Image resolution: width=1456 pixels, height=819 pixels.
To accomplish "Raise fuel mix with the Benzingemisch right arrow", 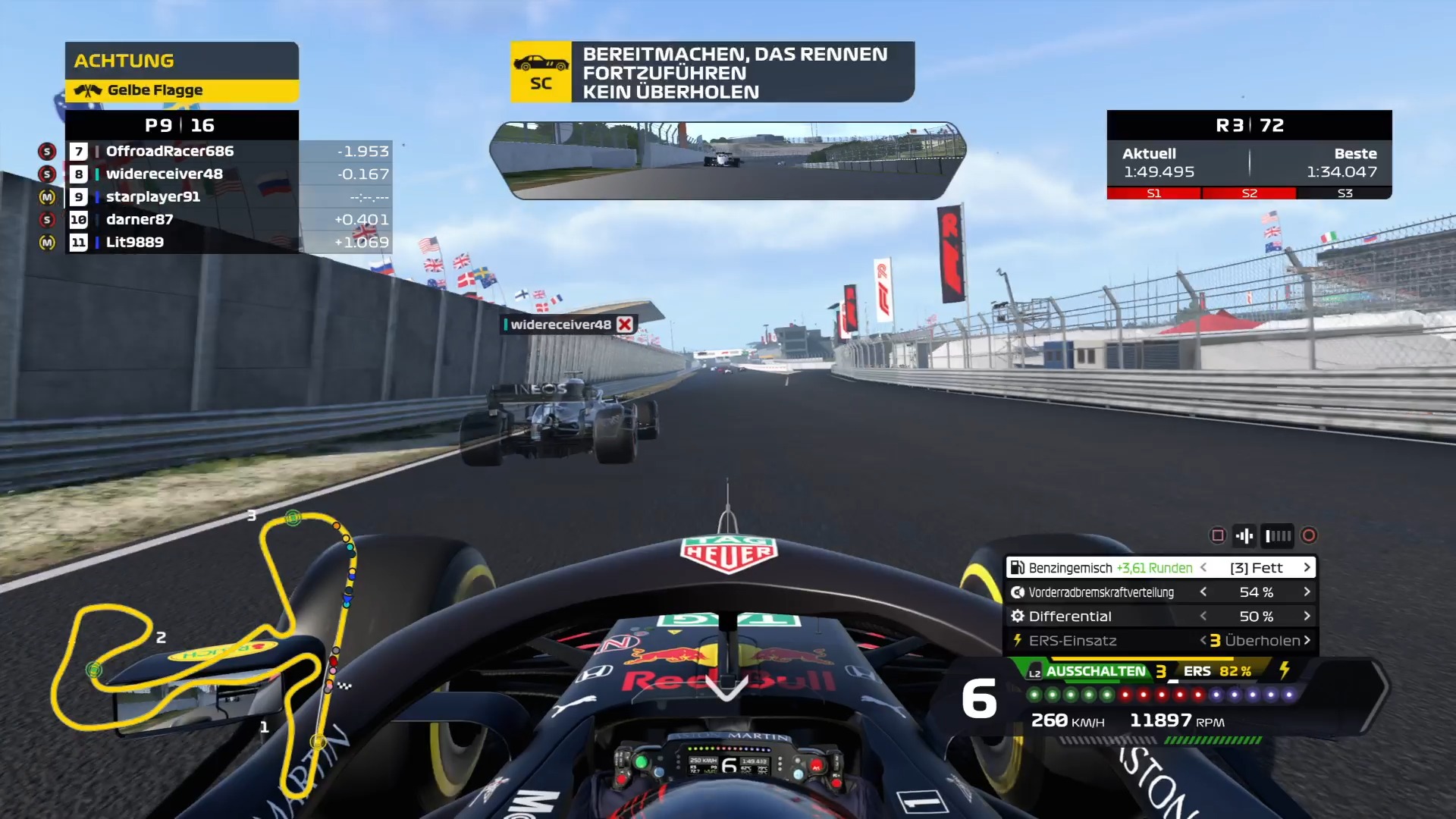I will click(1307, 567).
